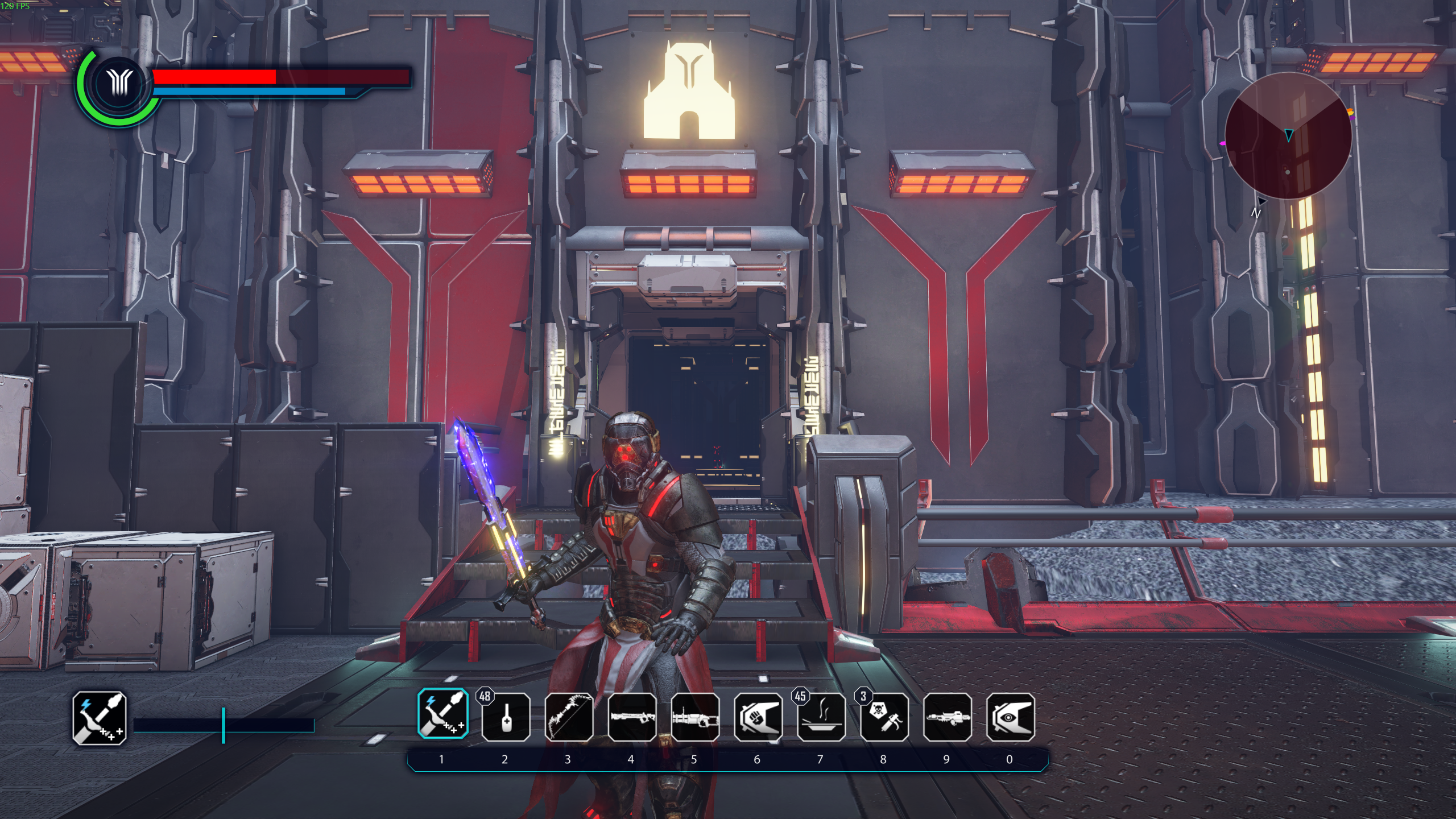Equip the bow from the hotbar
1456x819 pixels.
[569, 717]
